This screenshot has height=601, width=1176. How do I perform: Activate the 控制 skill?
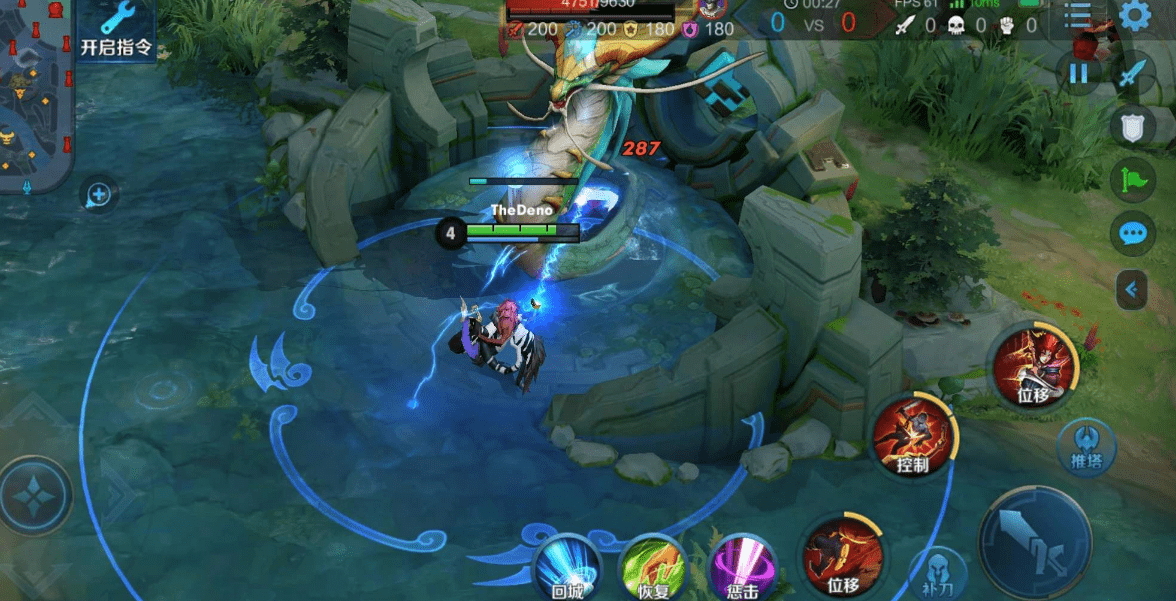[x=913, y=436]
